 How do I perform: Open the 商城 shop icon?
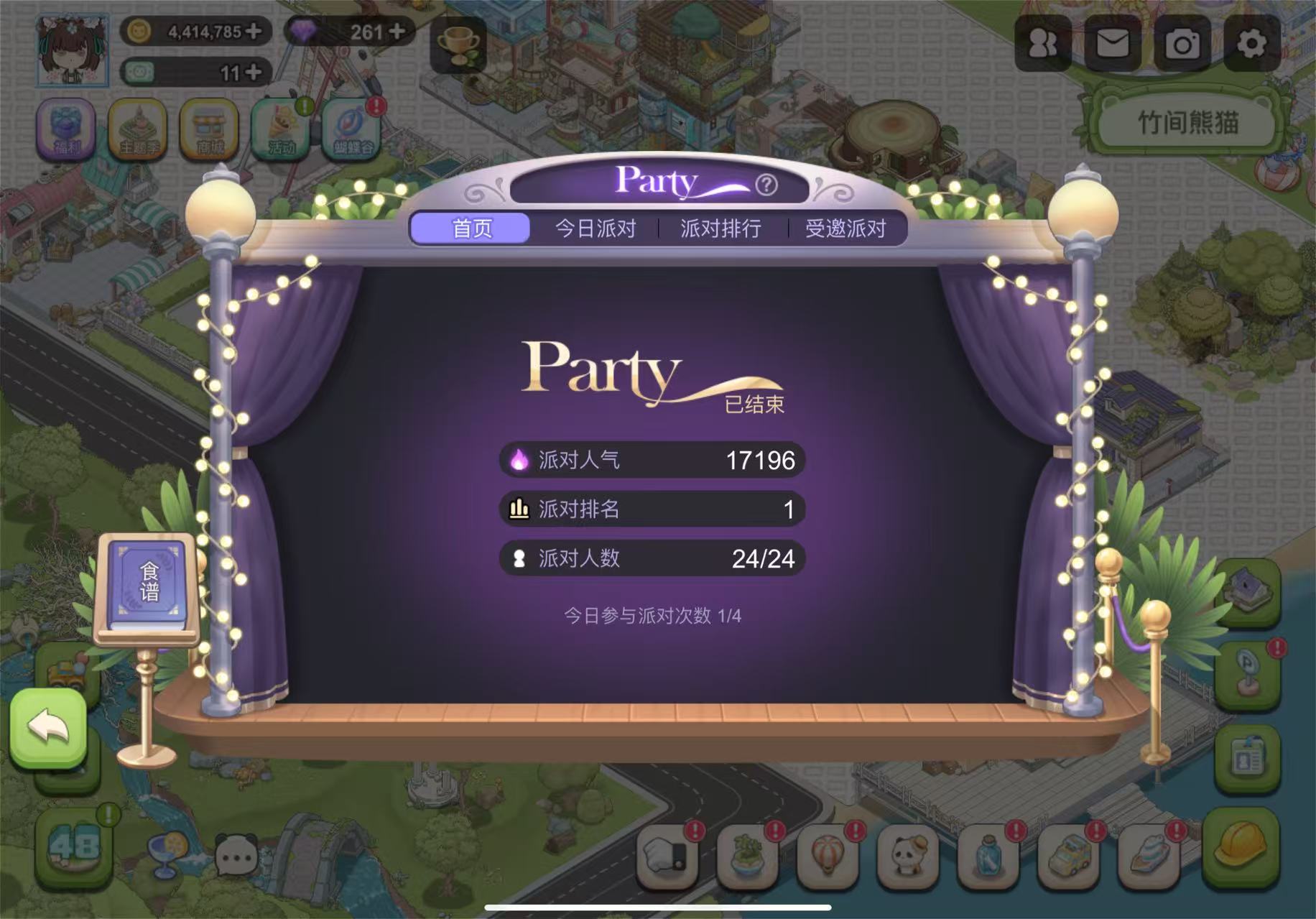point(209,129)
